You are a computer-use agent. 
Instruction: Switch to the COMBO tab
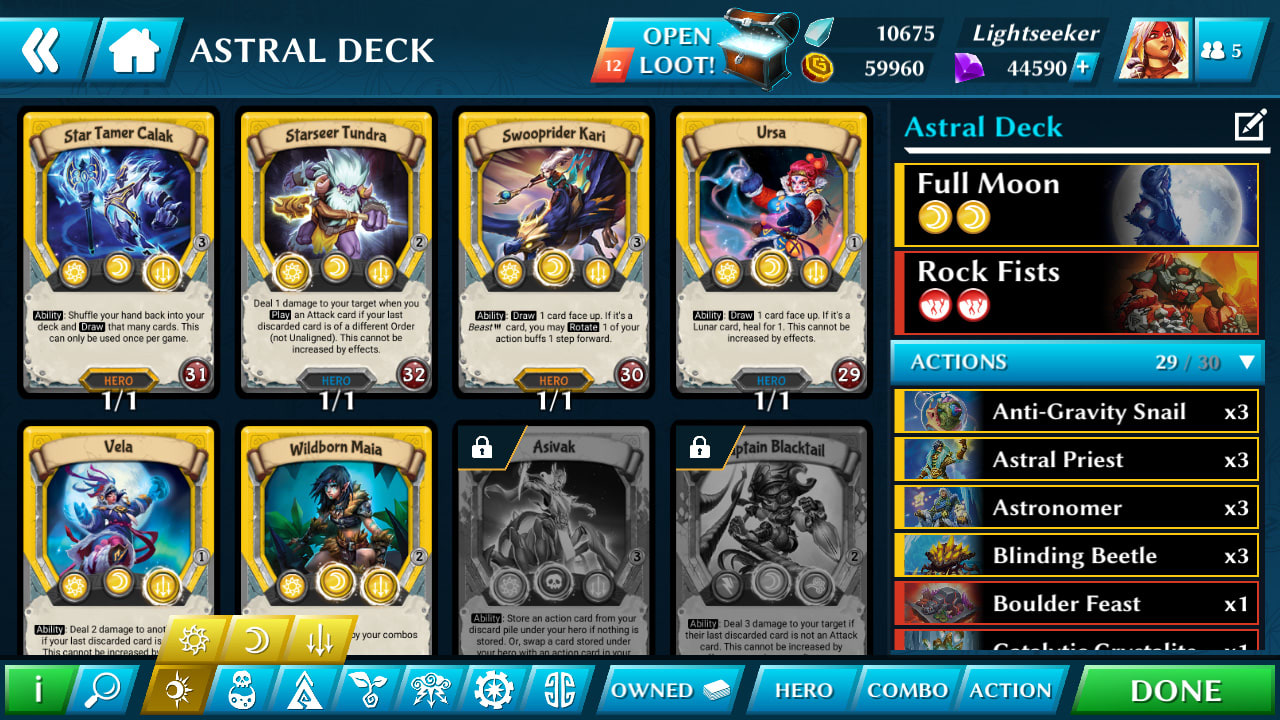[906, 689]
